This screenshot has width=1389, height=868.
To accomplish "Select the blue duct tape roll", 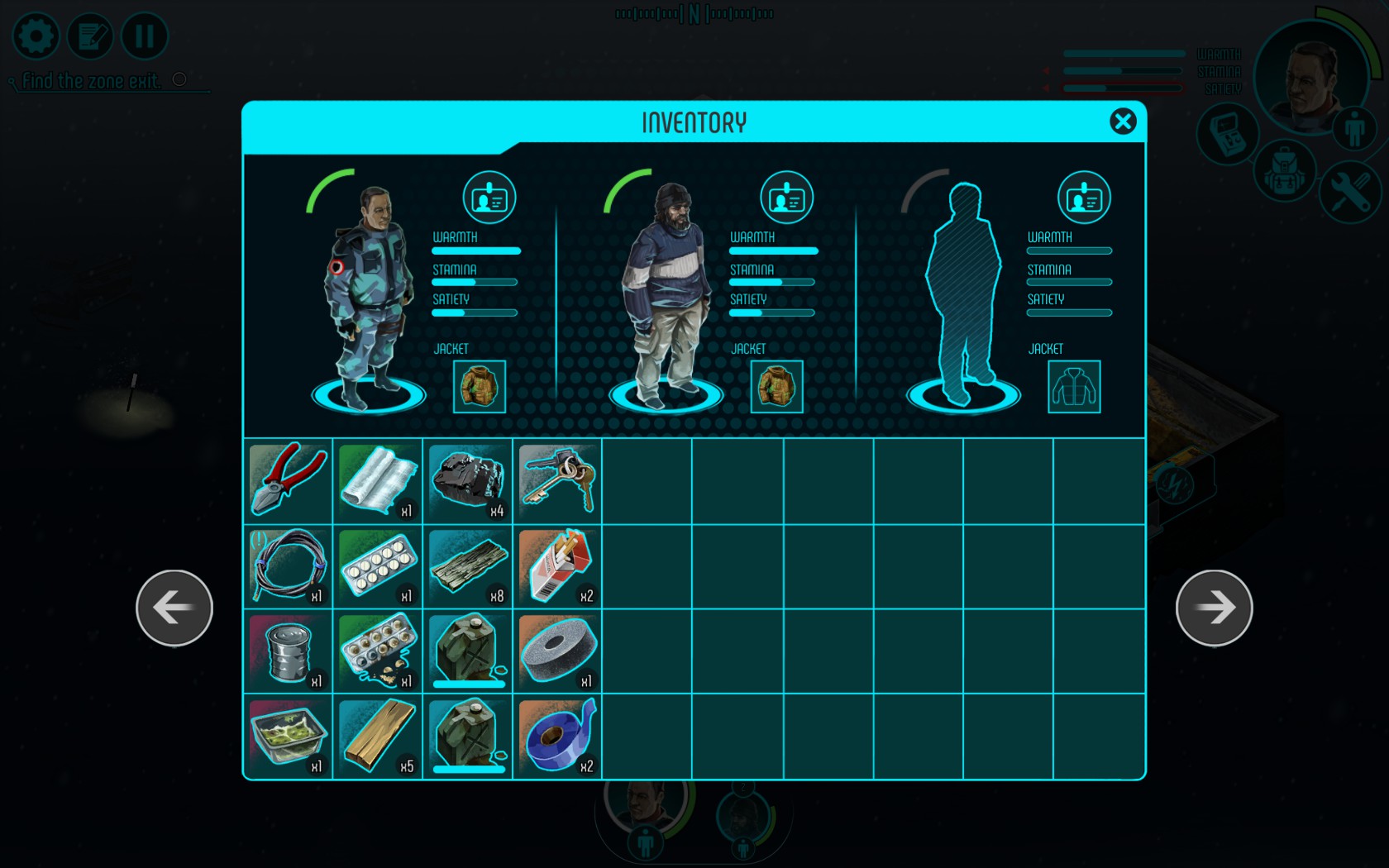I will (x=557, y=737).
